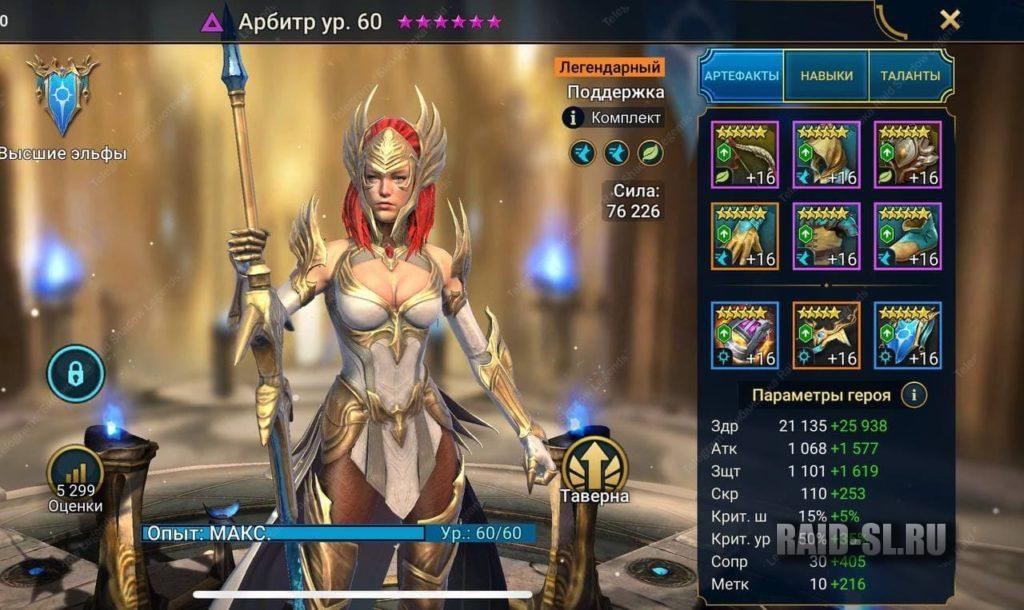Close the Арбитр hero screen

[950, 19]
